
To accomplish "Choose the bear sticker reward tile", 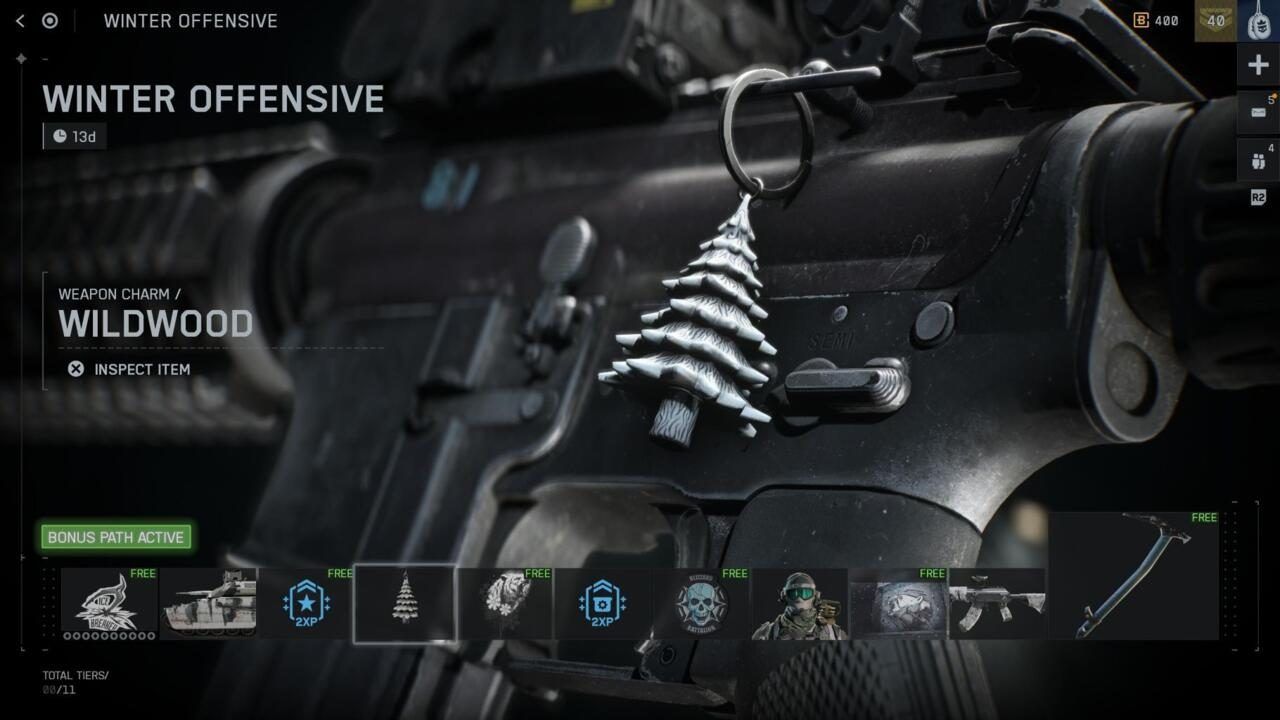I will point(503,603).
